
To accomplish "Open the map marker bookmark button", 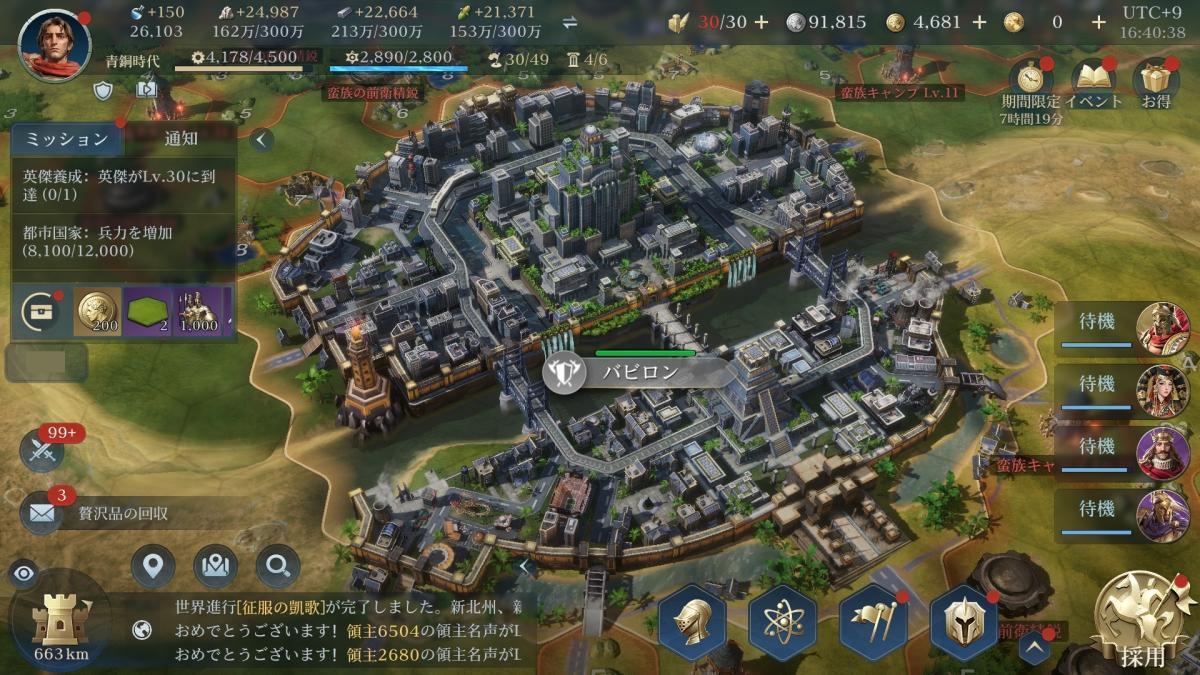I will 215,567.
